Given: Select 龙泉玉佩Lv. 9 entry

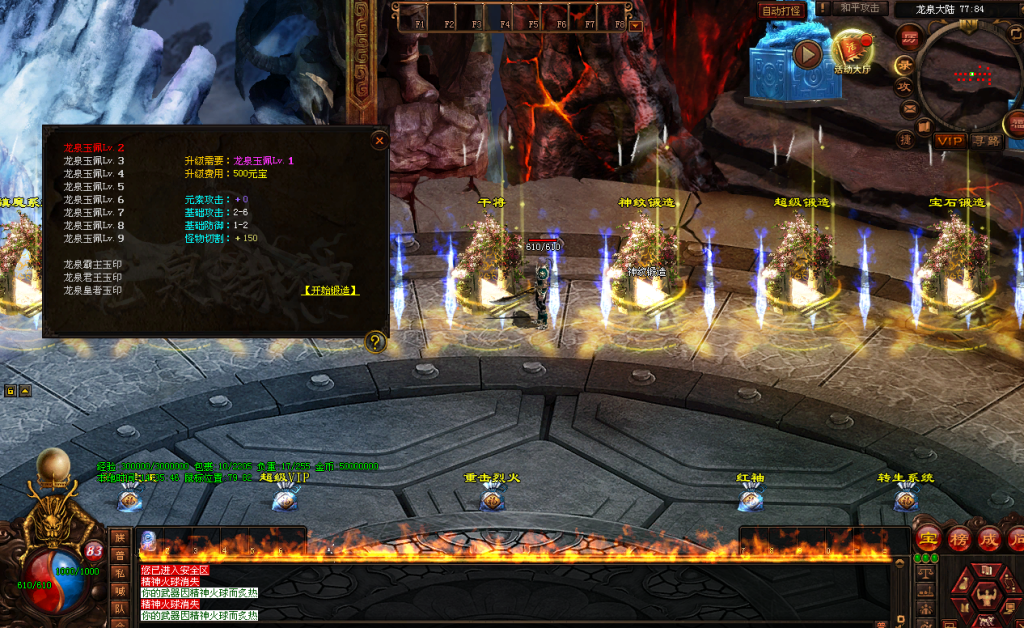Looking at the screenshot, I should (93, 239).
